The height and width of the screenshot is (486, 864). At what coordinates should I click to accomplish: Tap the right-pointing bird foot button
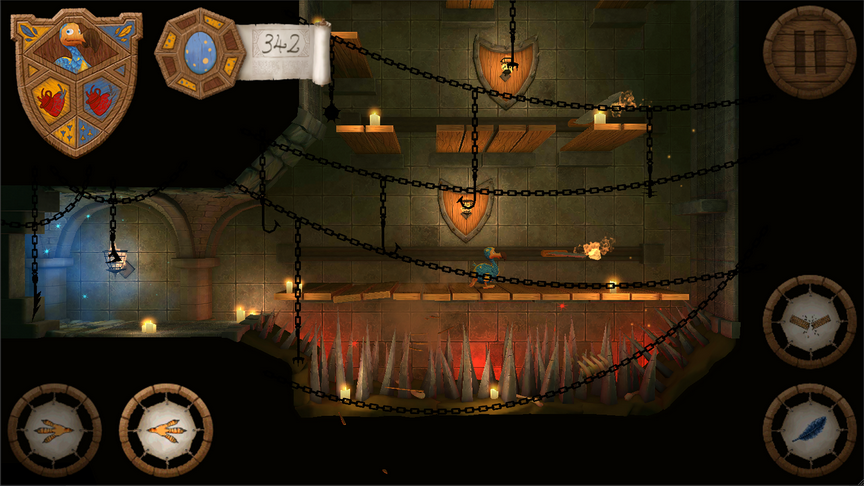pyautogui.click(x=165, y=430)
